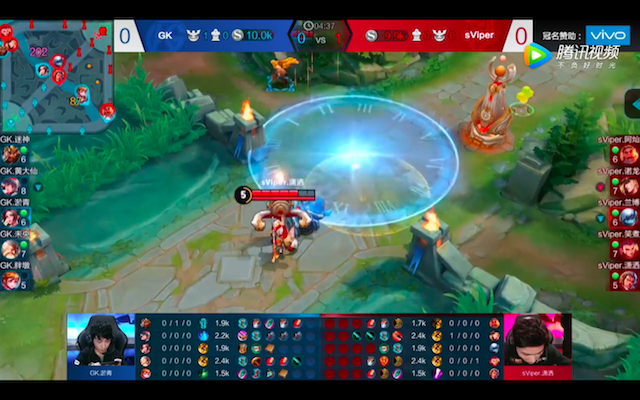Select the sViper team name banner
Viewport: 640px width, 400px height.
click(x=478, y=35)
